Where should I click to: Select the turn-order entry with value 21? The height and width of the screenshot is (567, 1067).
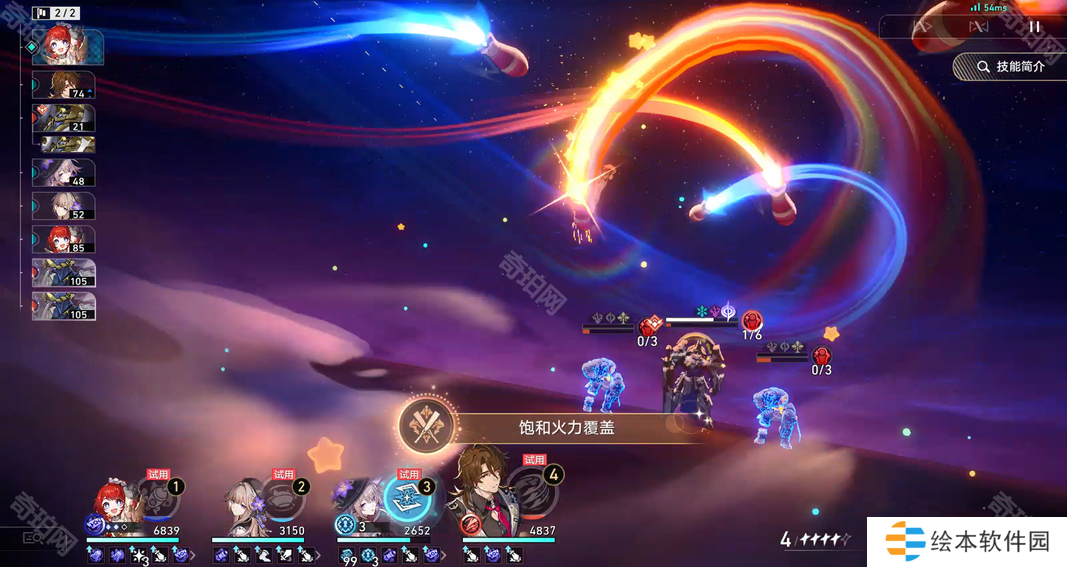click(64, 118)
